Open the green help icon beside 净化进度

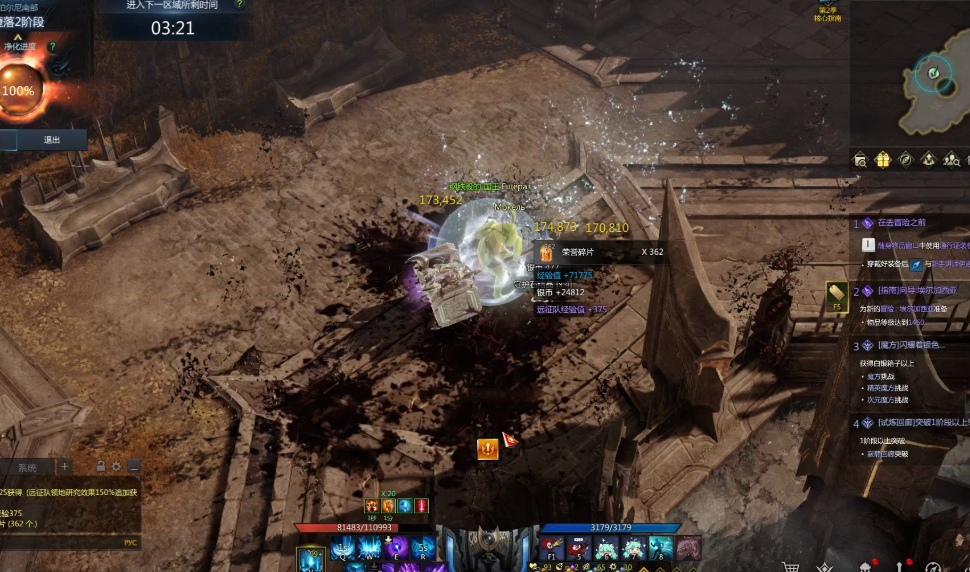point(52,46)
